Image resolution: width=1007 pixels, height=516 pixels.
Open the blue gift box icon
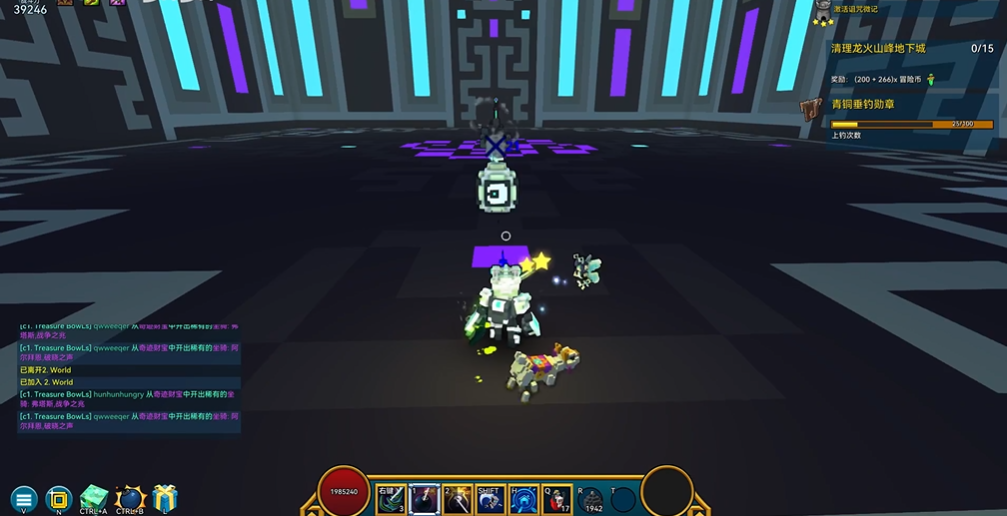point(165,497)
